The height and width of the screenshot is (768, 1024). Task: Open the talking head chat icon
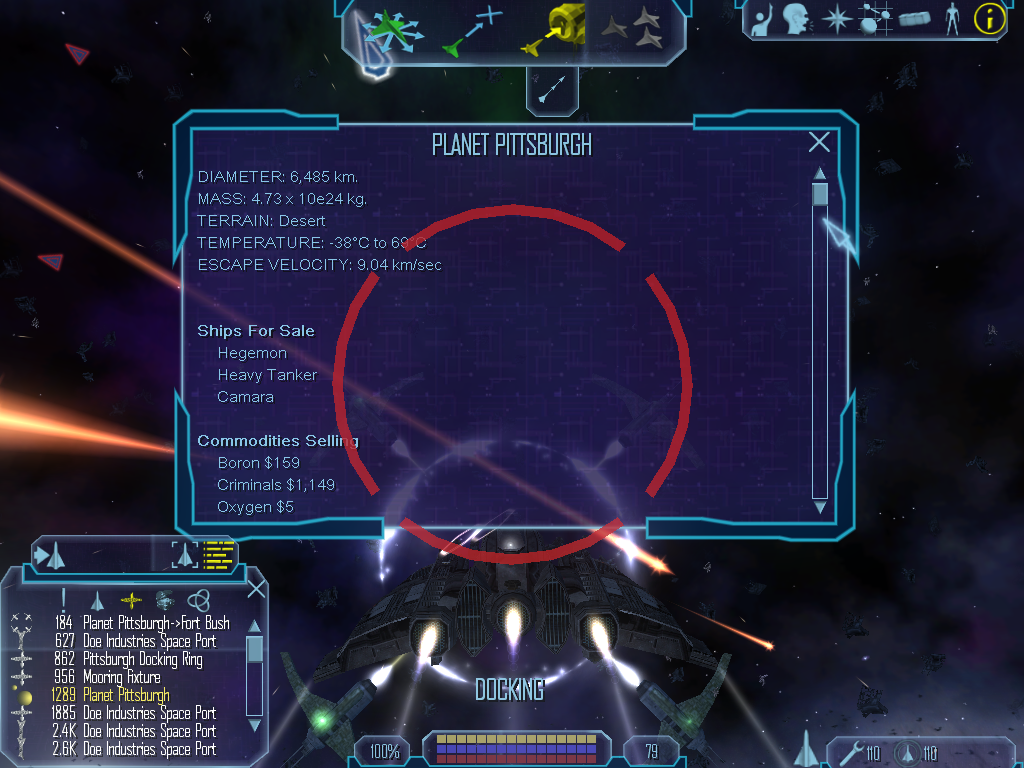[x=796, y=19]
